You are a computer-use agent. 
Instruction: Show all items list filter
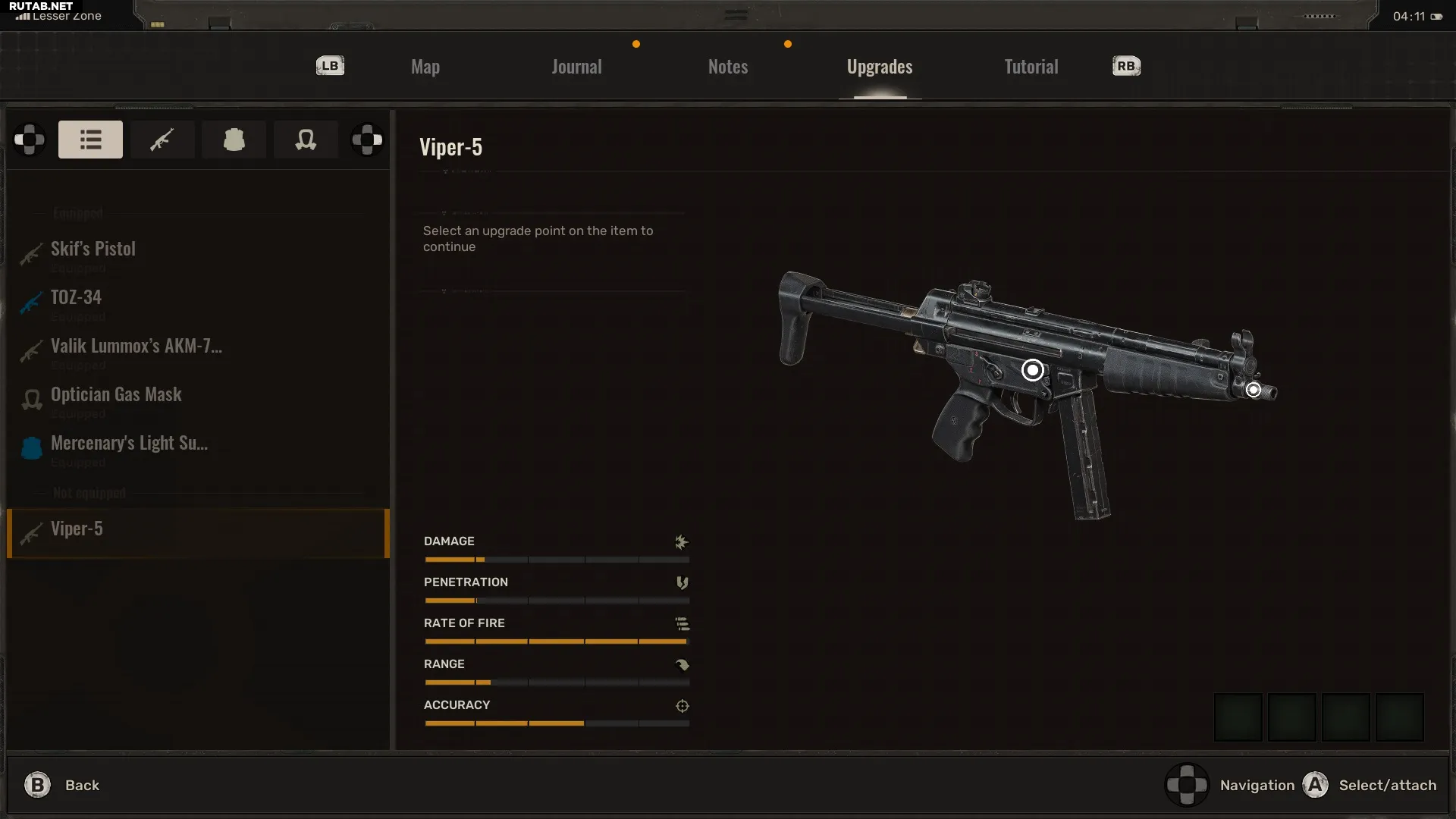click(x=90, y=140)
